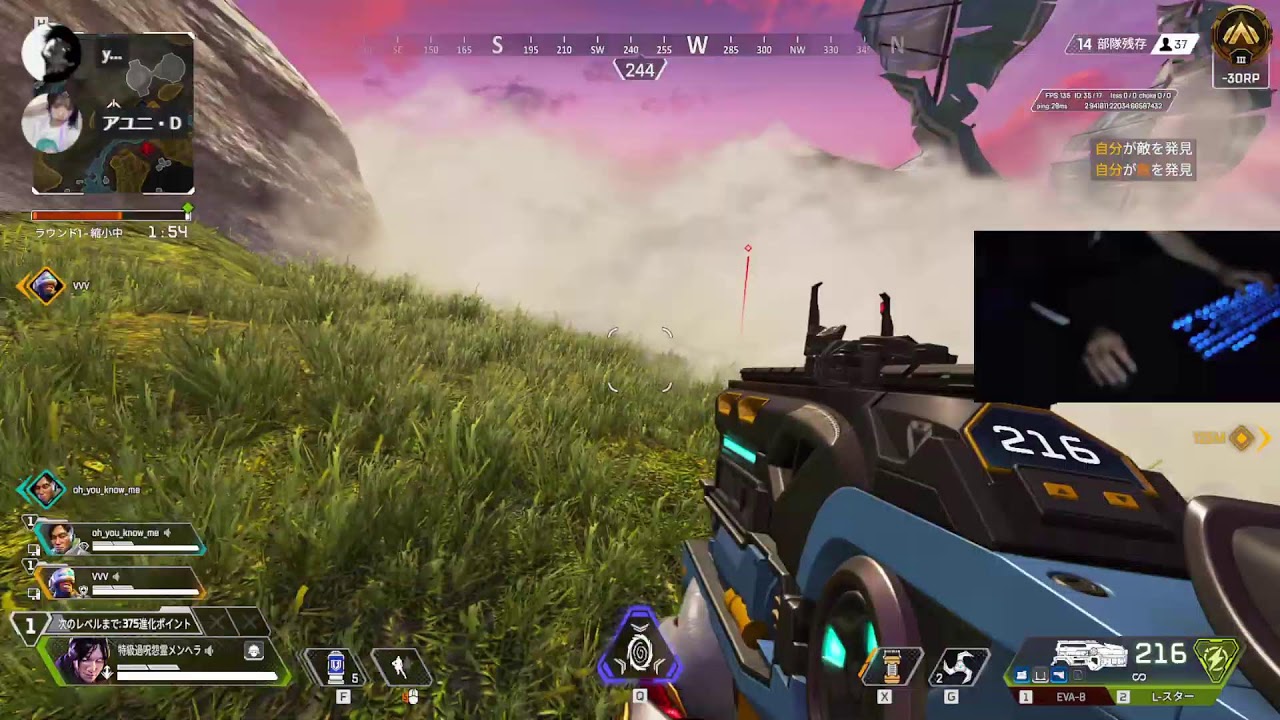Click the oh_you_know_me teammate offscreen marker
This screenshot has height=720, width=1280.
(43, 490)
